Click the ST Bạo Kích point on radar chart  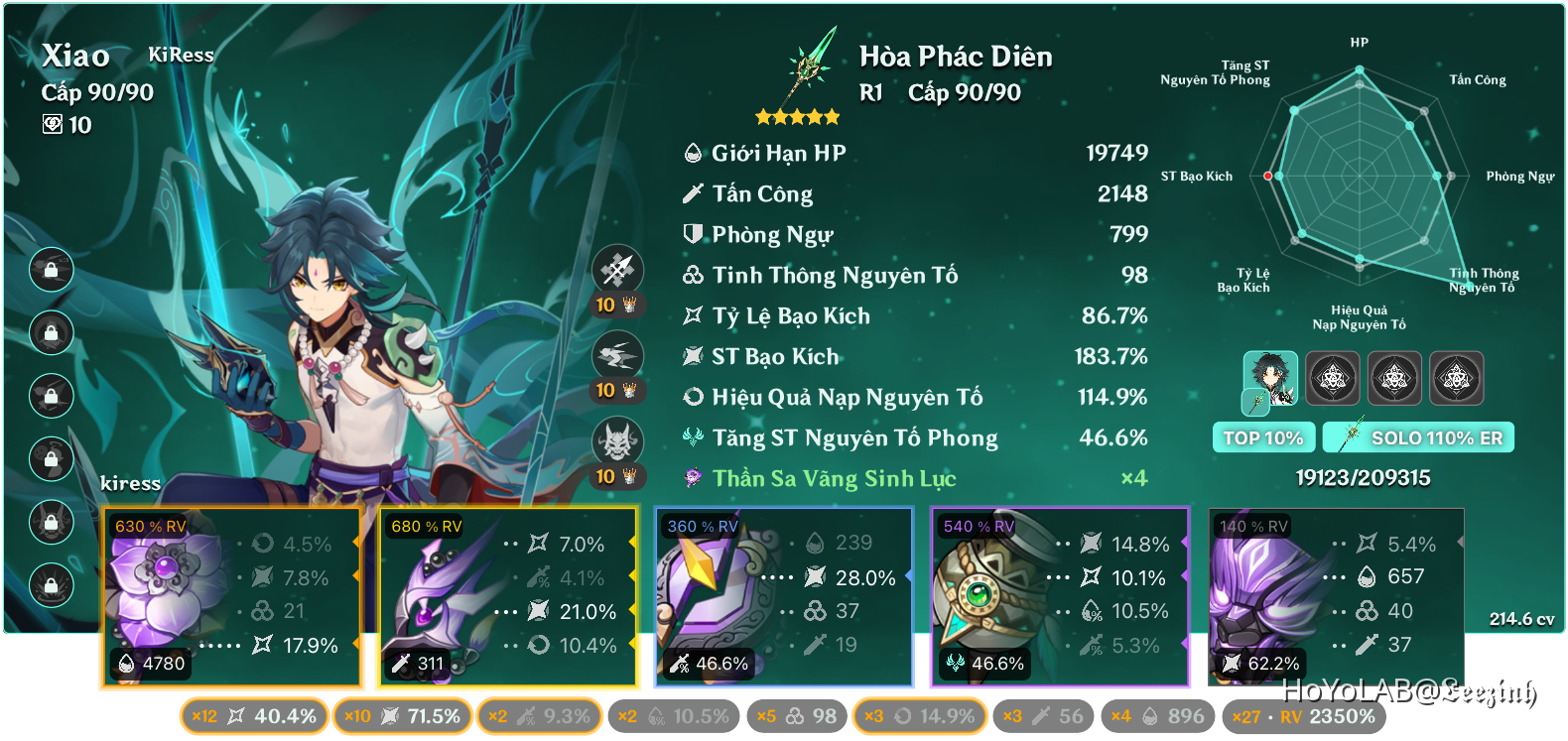click(1268, 175)
